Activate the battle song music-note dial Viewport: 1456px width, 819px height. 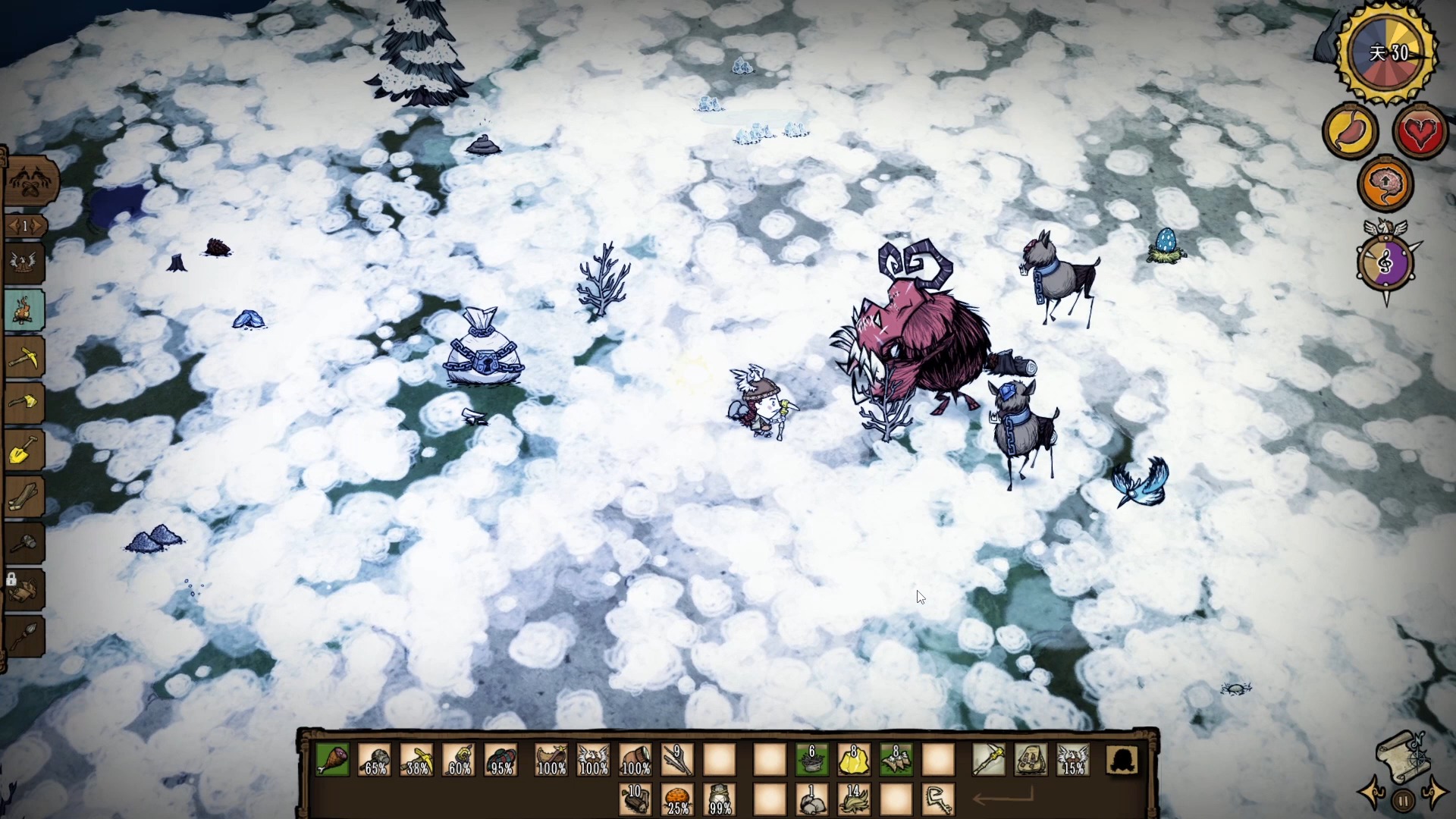tap(1385, 263)
